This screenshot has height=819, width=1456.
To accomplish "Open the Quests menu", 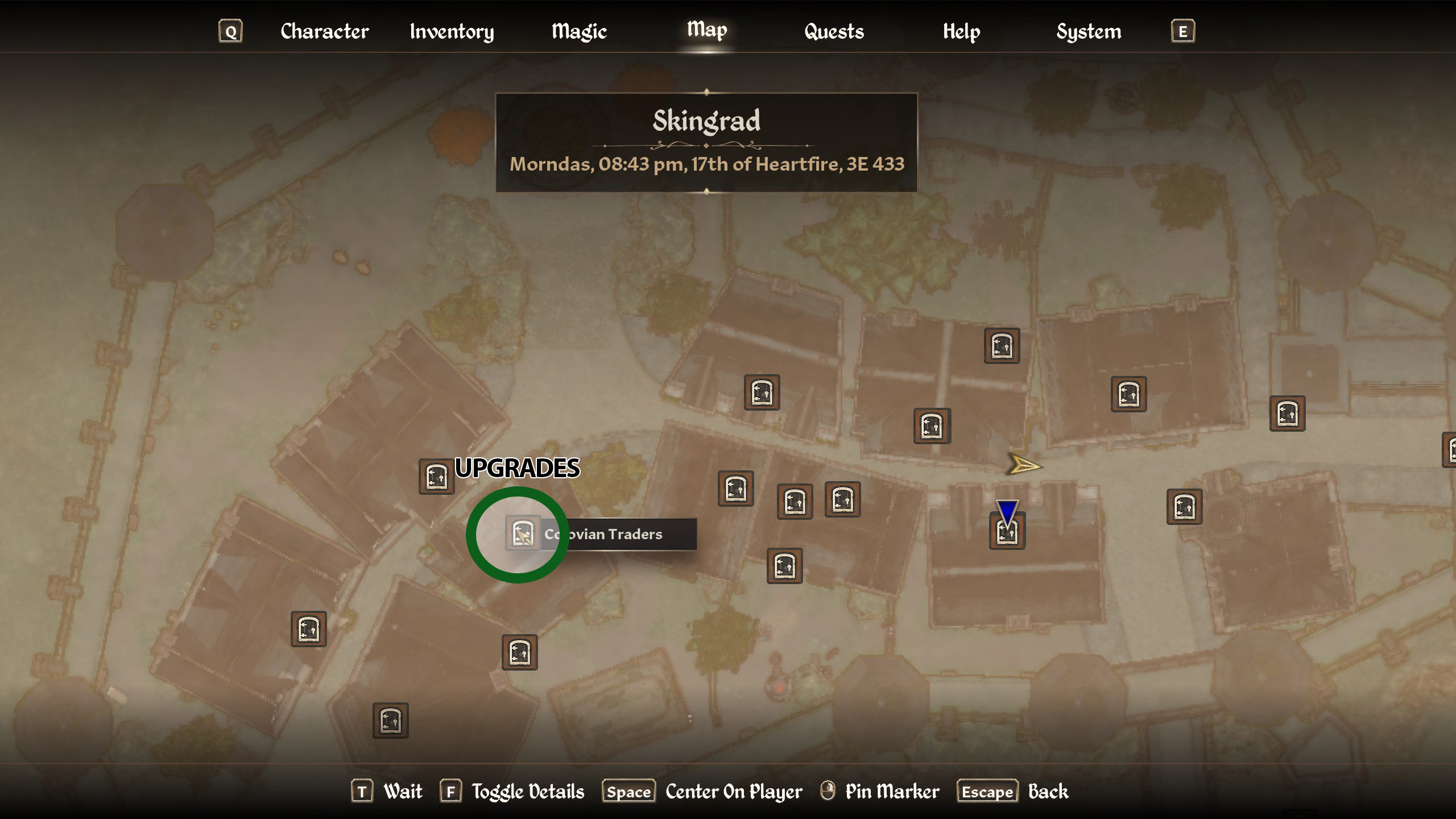I will (x=834, y=32).
